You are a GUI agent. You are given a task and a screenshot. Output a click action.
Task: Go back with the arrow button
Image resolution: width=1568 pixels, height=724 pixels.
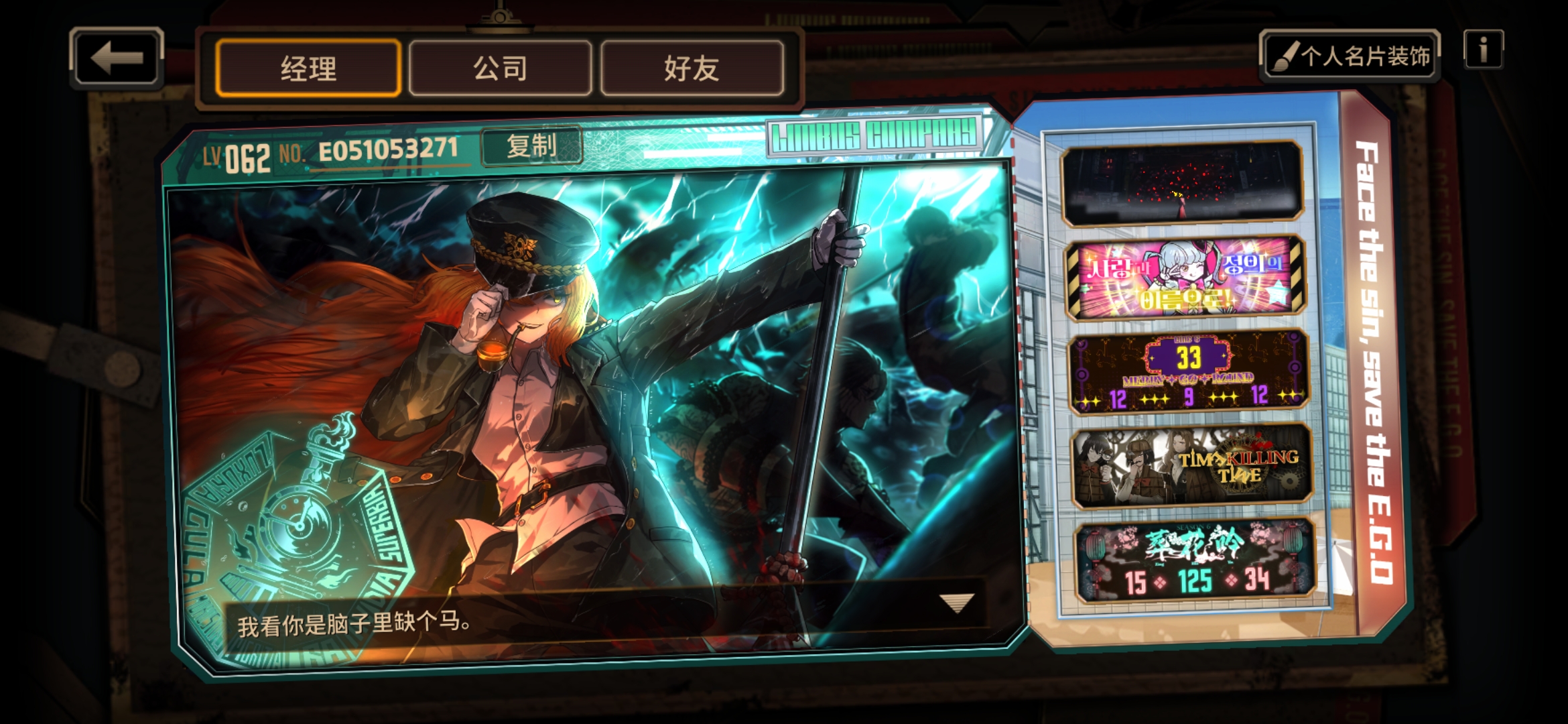(x=117, y=58)
